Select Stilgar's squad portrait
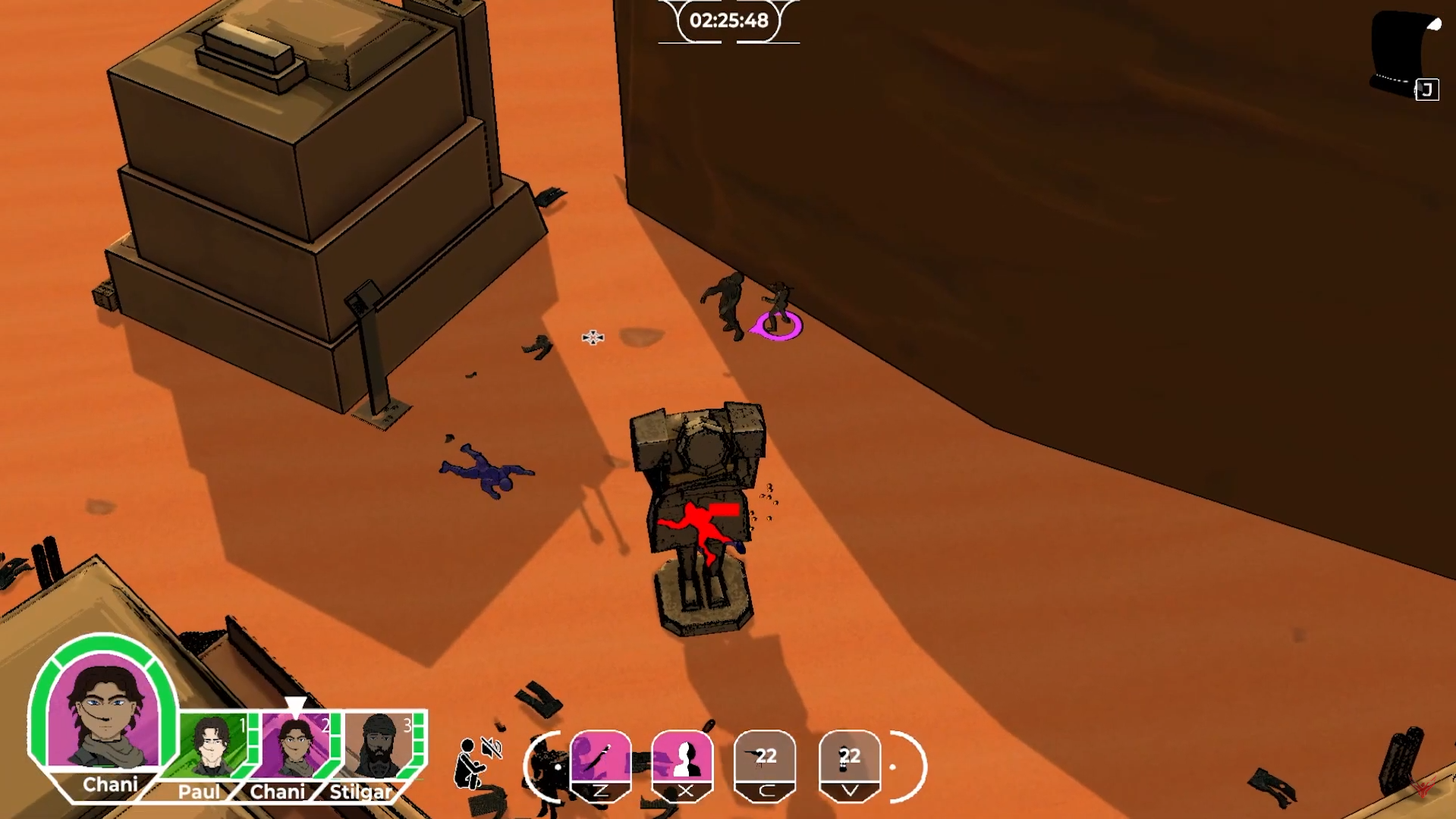Screen dimensions: 1456x819 [x=379, y=746]
